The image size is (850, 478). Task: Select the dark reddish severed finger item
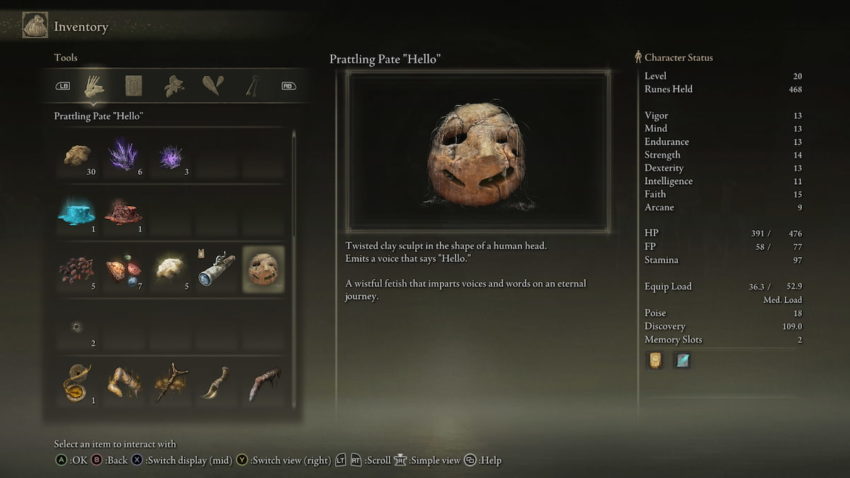(x=263, y=384)
